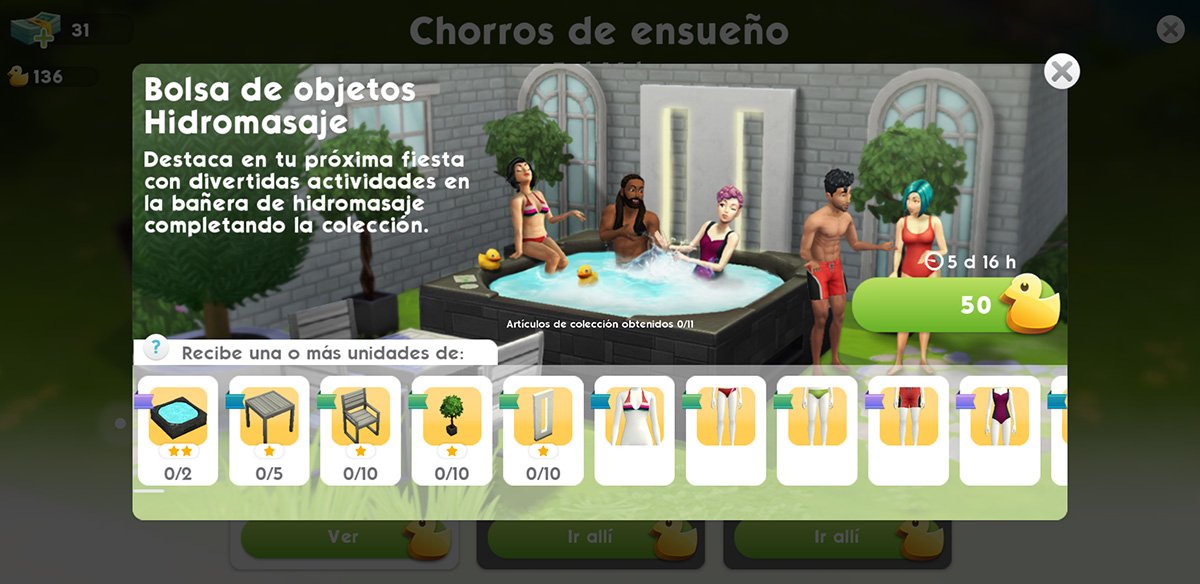Choose the patio chair item tile
This screenshot has height=584, width=1200.
click(x=360, y=430)
